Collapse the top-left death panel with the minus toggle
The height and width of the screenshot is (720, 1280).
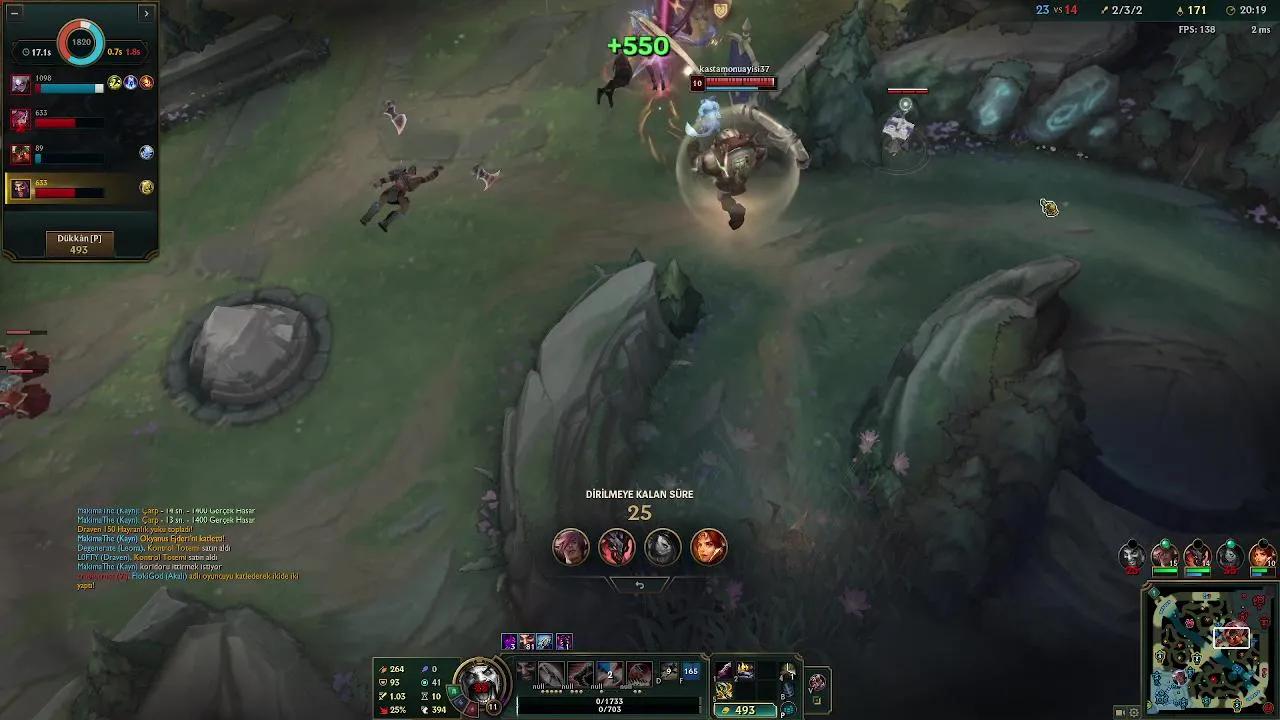(15, 11)
